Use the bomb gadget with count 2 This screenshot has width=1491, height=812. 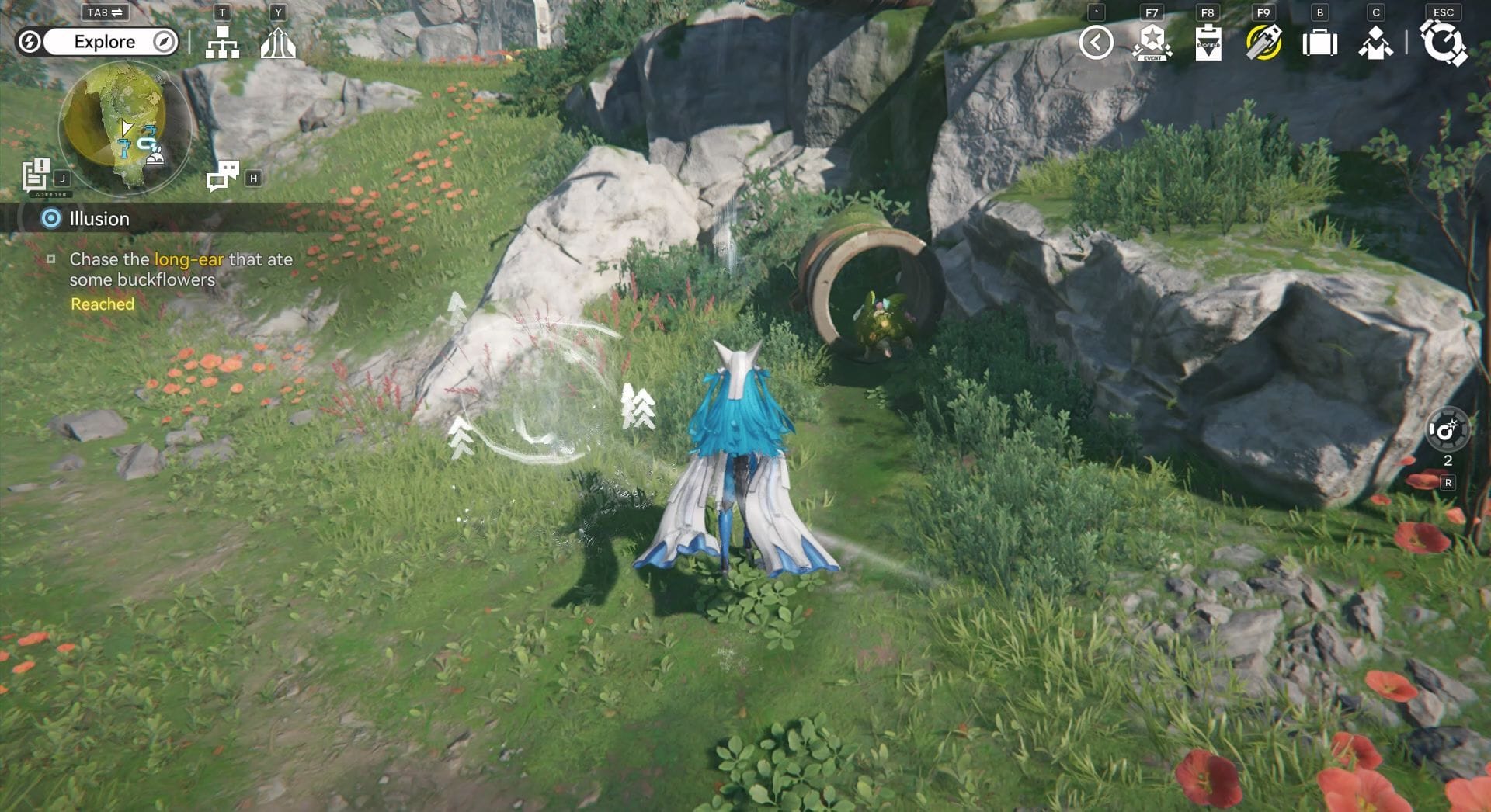tap(1447, 430)
